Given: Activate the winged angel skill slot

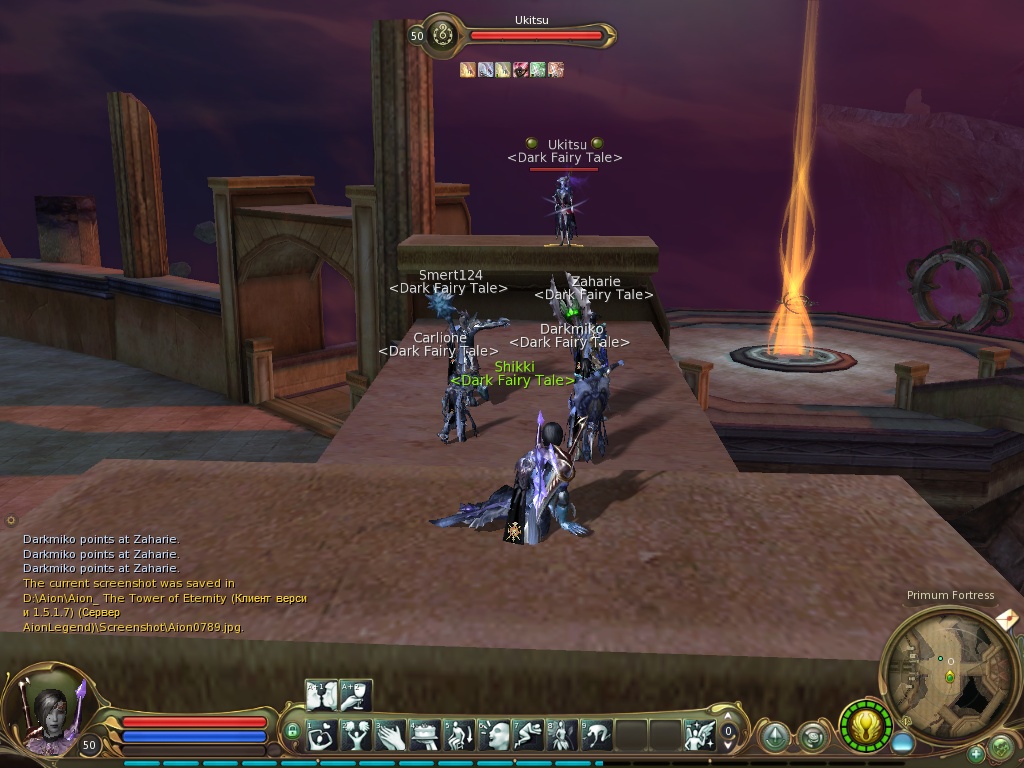Looking at the screenshot, I should click(700, 736).
